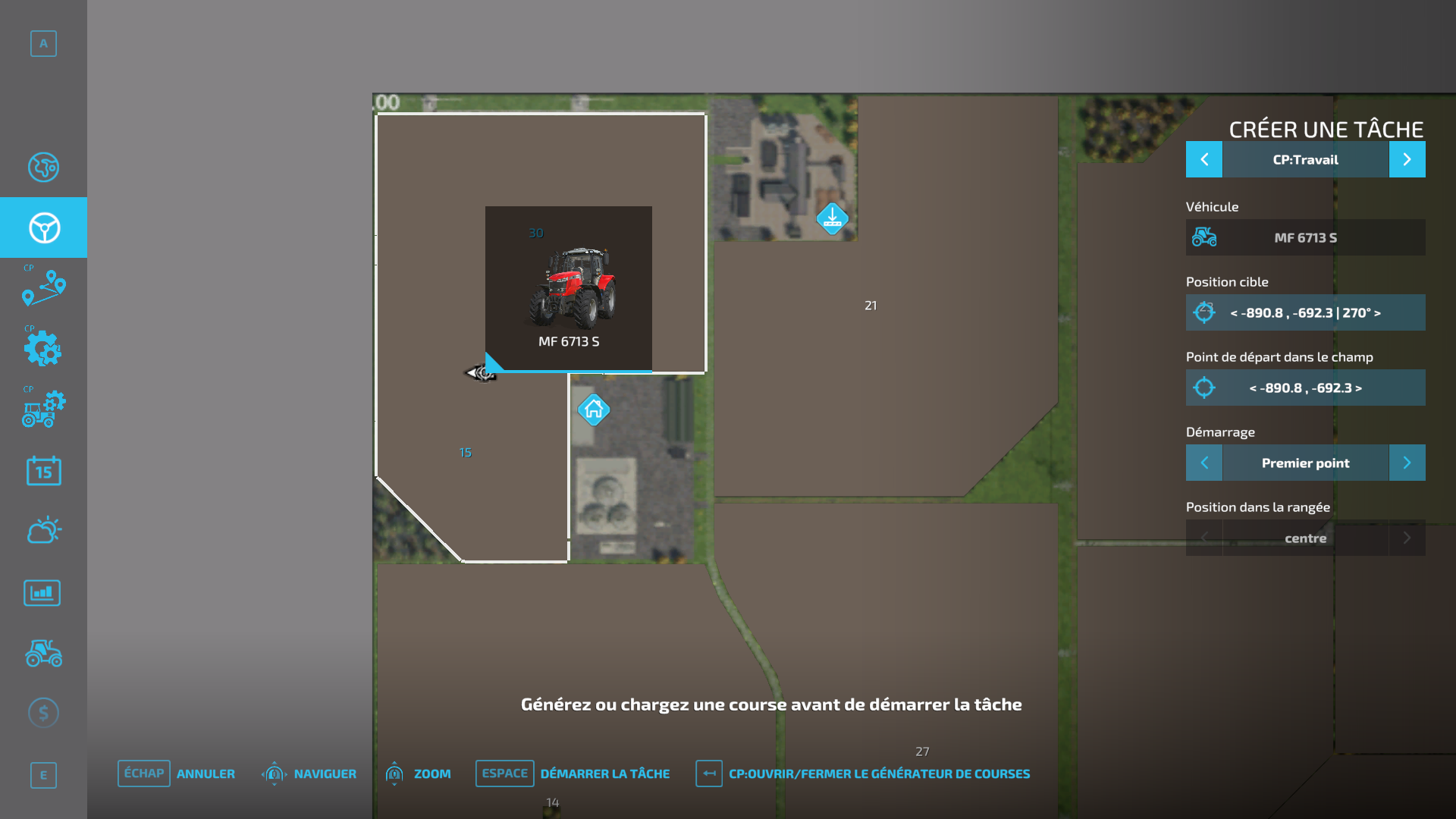
Task: Open the Courseplay vehicle configuration icon
Action: pyautogui.click(x=43, y=410)
